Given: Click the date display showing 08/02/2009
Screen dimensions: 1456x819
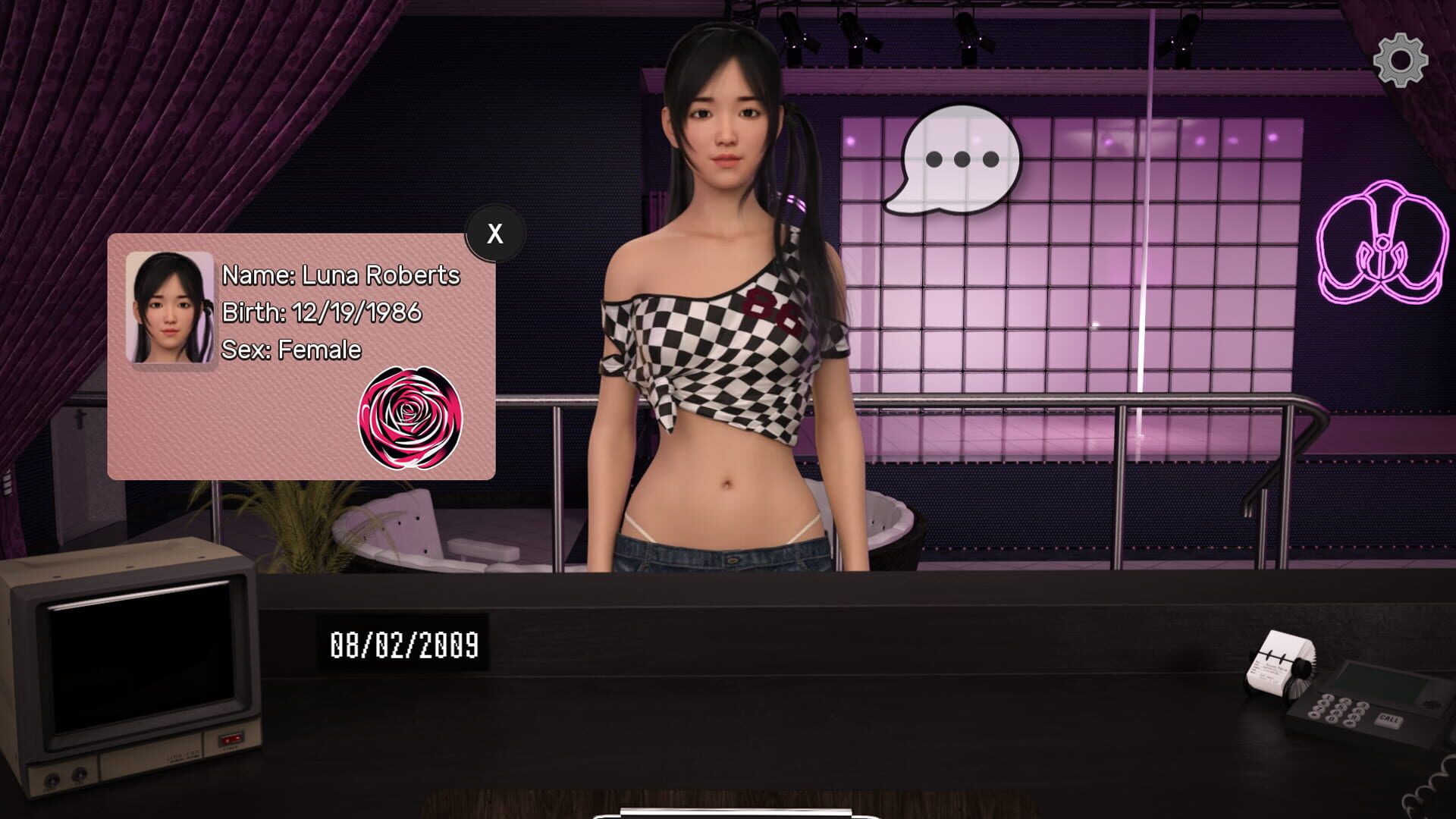Looking at the screenshot, I should [x=405, y=644].
